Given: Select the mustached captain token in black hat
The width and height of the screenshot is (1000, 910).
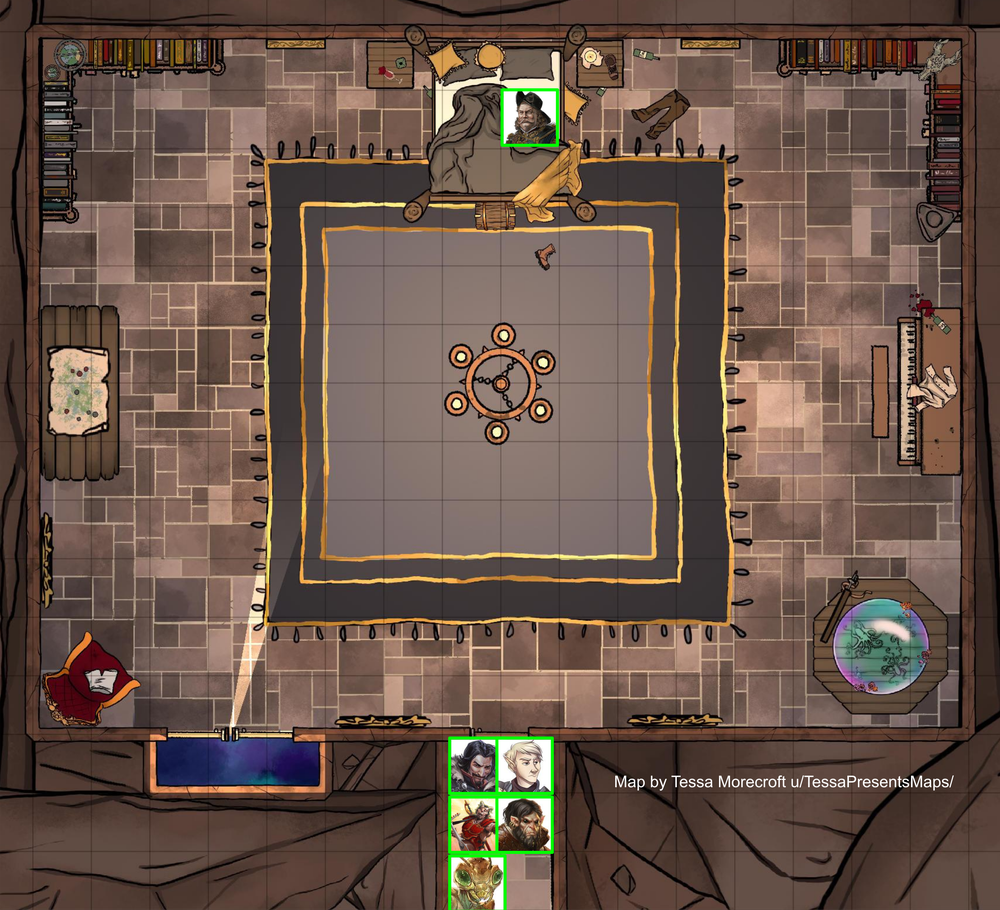Looking at the screenshot, I should tap(529, 118).
